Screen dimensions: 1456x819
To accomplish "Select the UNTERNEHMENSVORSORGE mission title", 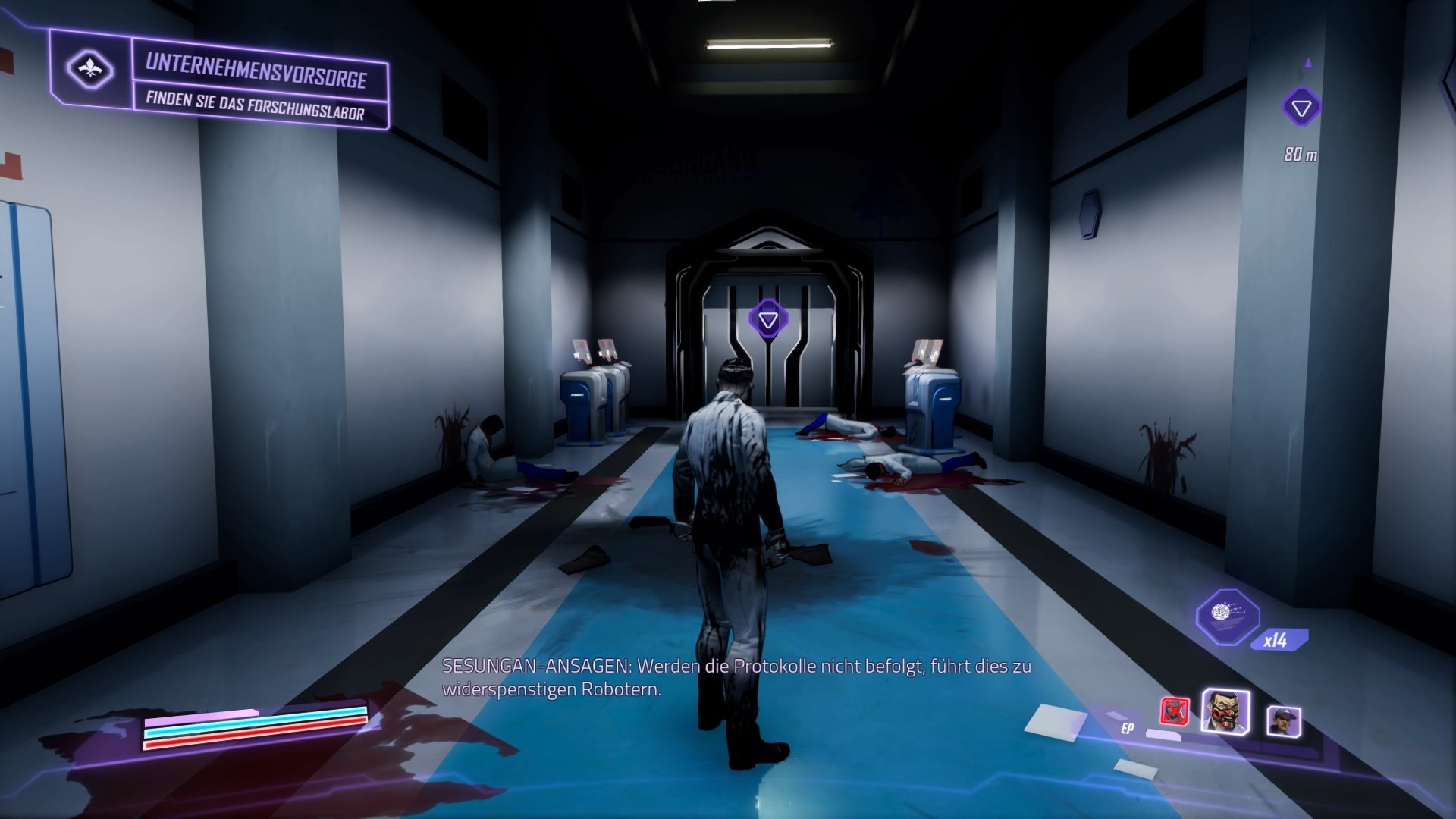I will 258,74.
